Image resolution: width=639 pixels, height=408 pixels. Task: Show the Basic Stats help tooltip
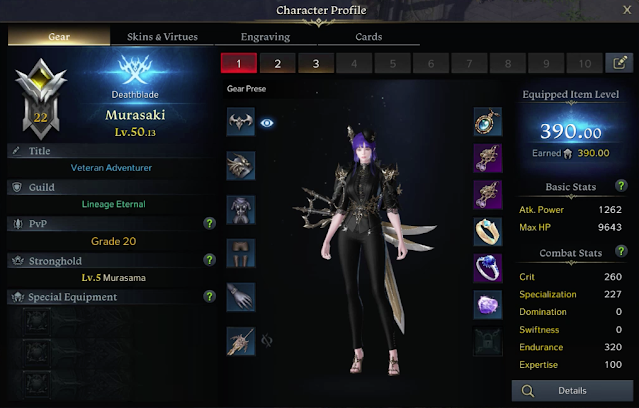click(622, 186)
